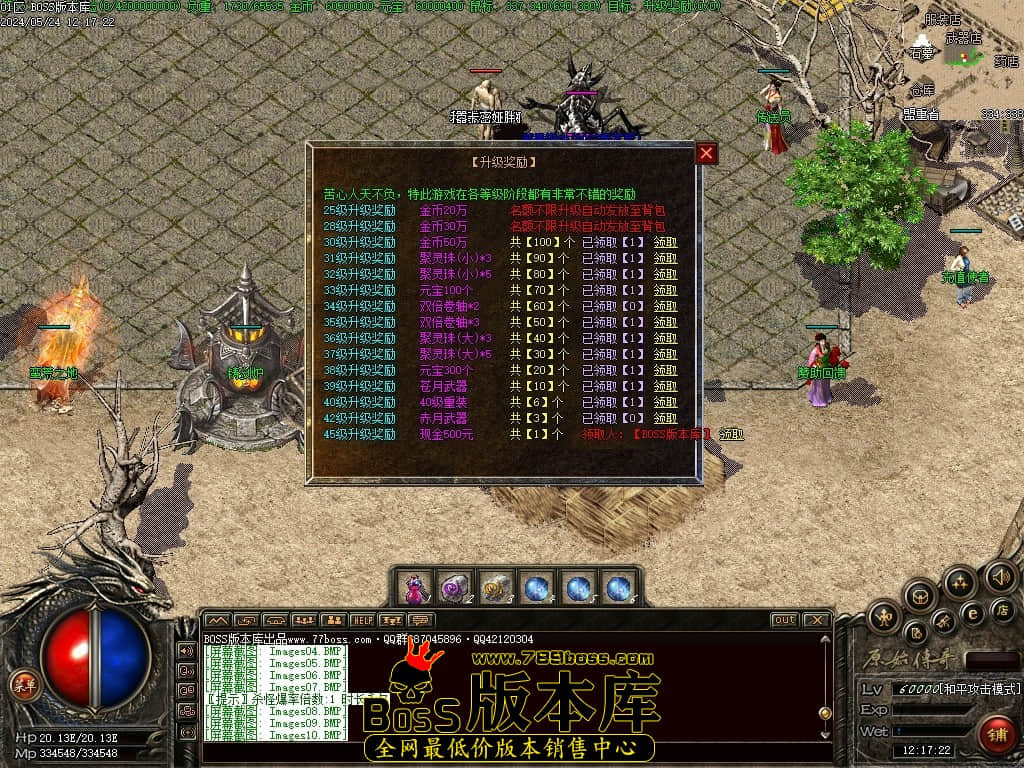Use the purple scroll in hotbar slot 2
This screenshot has height=768, width=1024.
(455, 588)
